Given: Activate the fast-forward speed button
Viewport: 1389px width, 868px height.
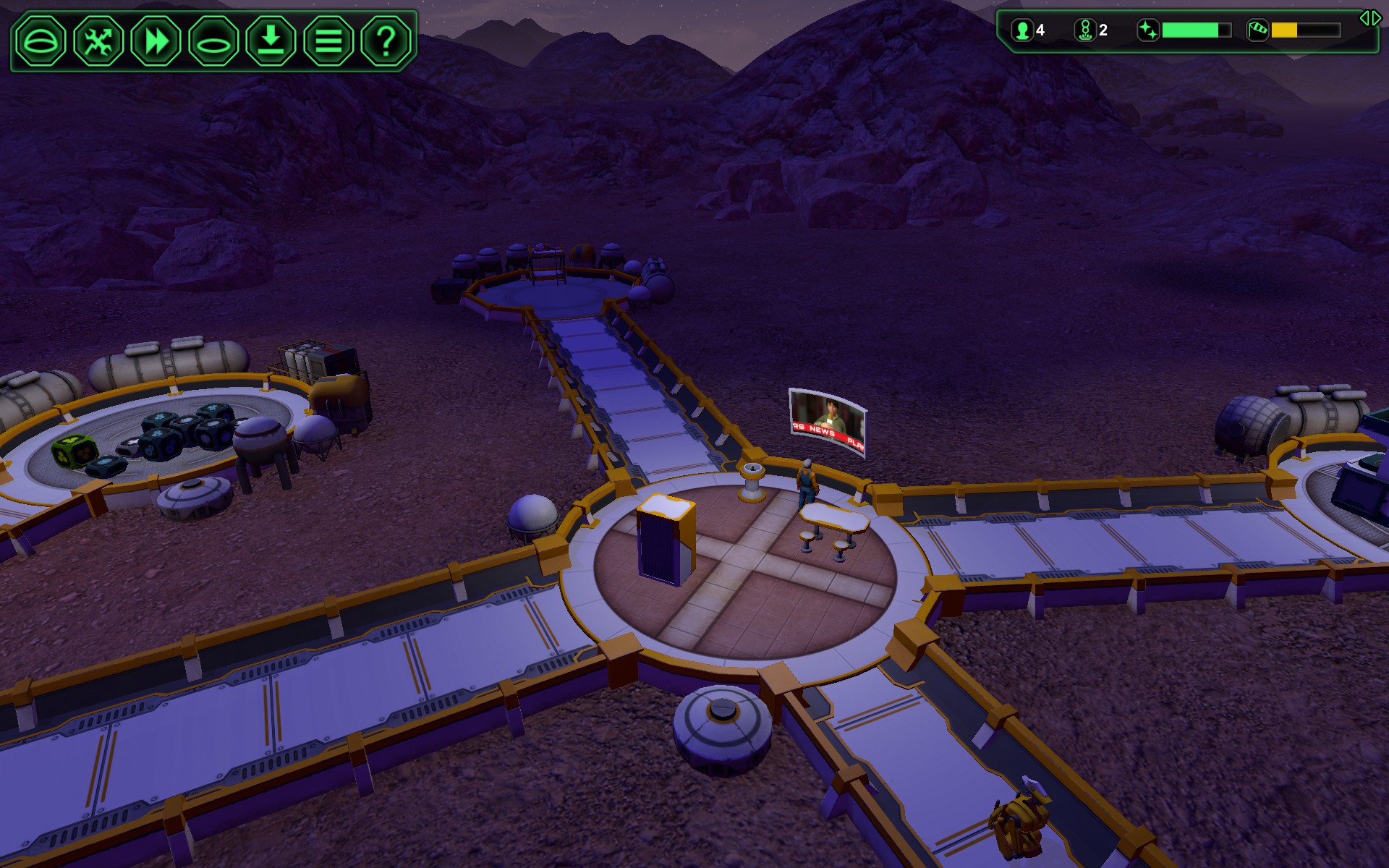Looking at the screenshot, I should click(x=156, y=41).
